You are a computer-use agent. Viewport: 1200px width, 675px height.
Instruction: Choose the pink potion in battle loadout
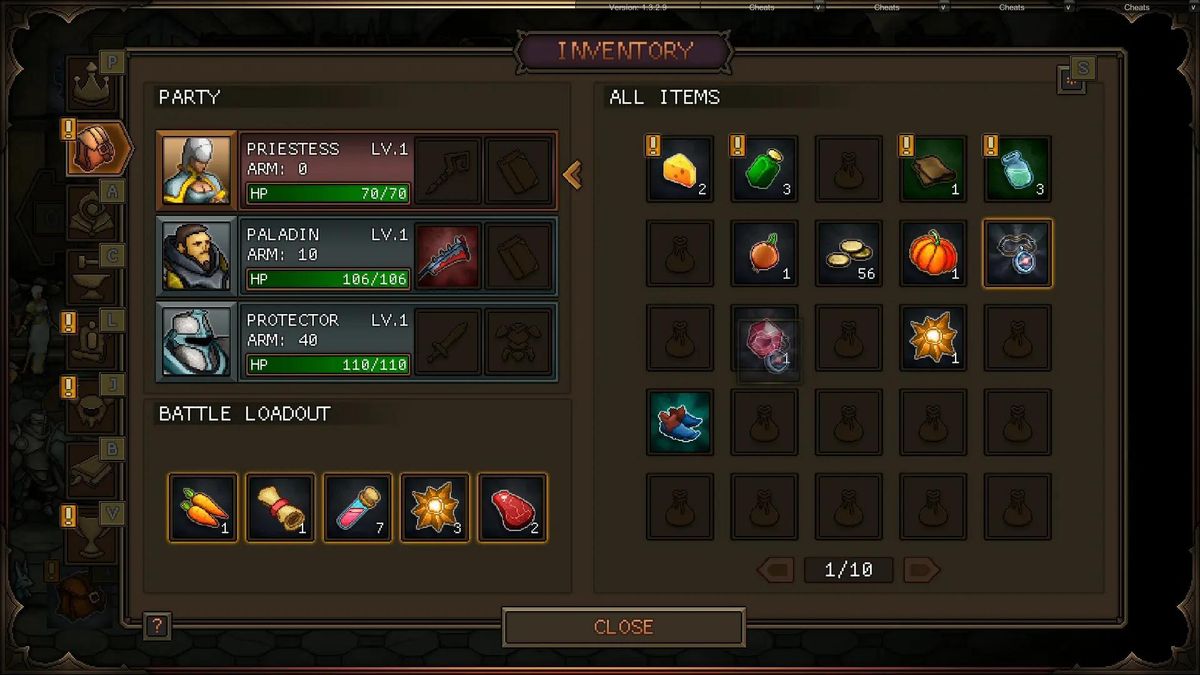(357, 508)
